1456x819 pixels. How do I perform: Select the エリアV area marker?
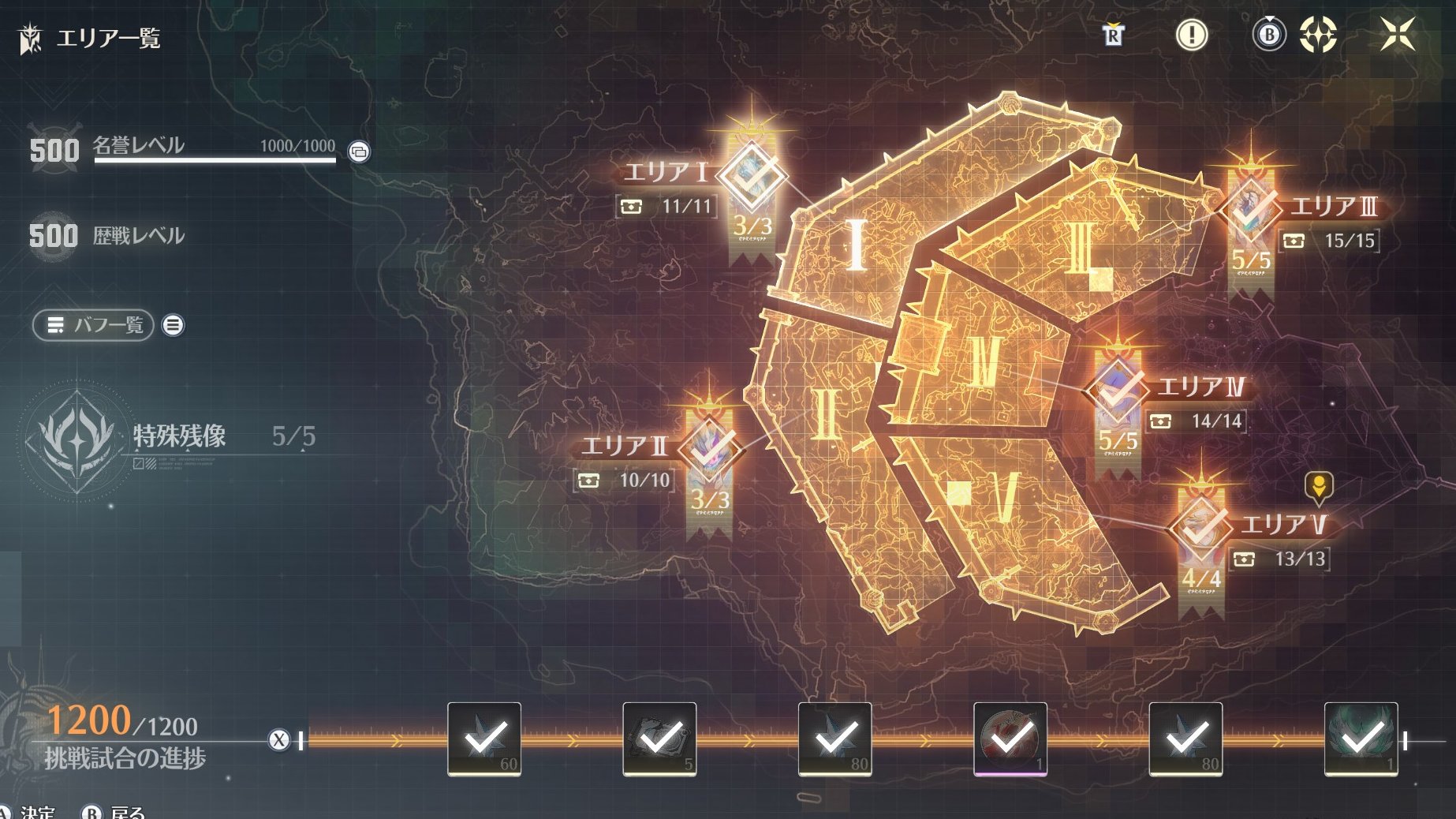click(x=1200, y=525)
